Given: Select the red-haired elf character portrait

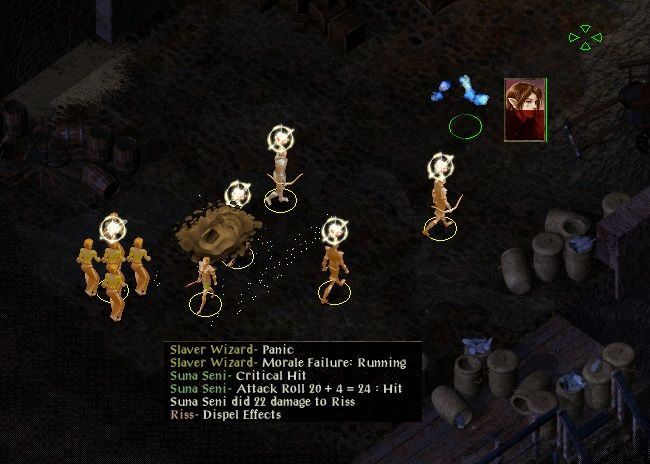Looking at the screenshot, I should [x=524, y=110].
